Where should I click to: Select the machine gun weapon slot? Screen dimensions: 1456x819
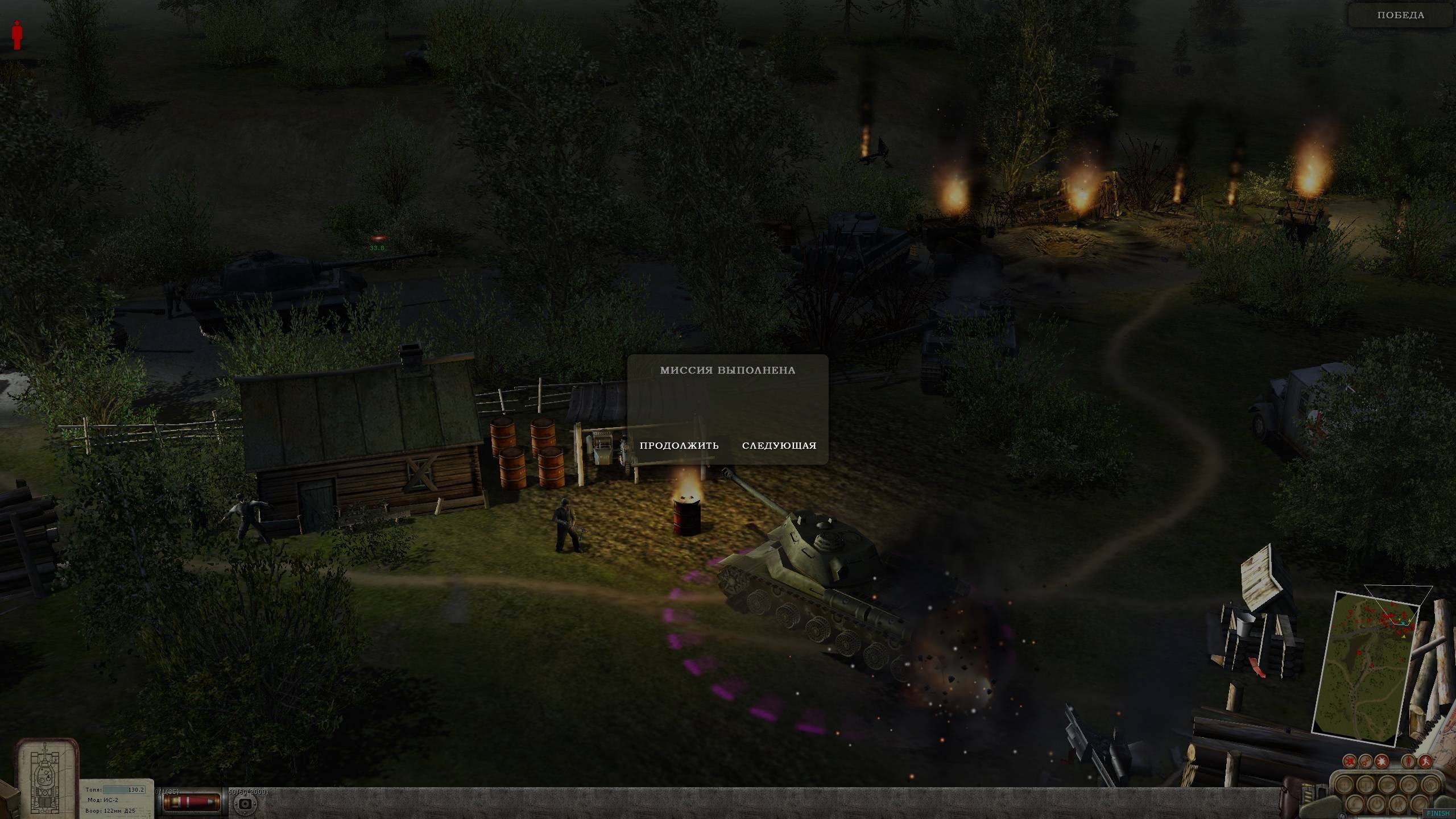(246, 804)
